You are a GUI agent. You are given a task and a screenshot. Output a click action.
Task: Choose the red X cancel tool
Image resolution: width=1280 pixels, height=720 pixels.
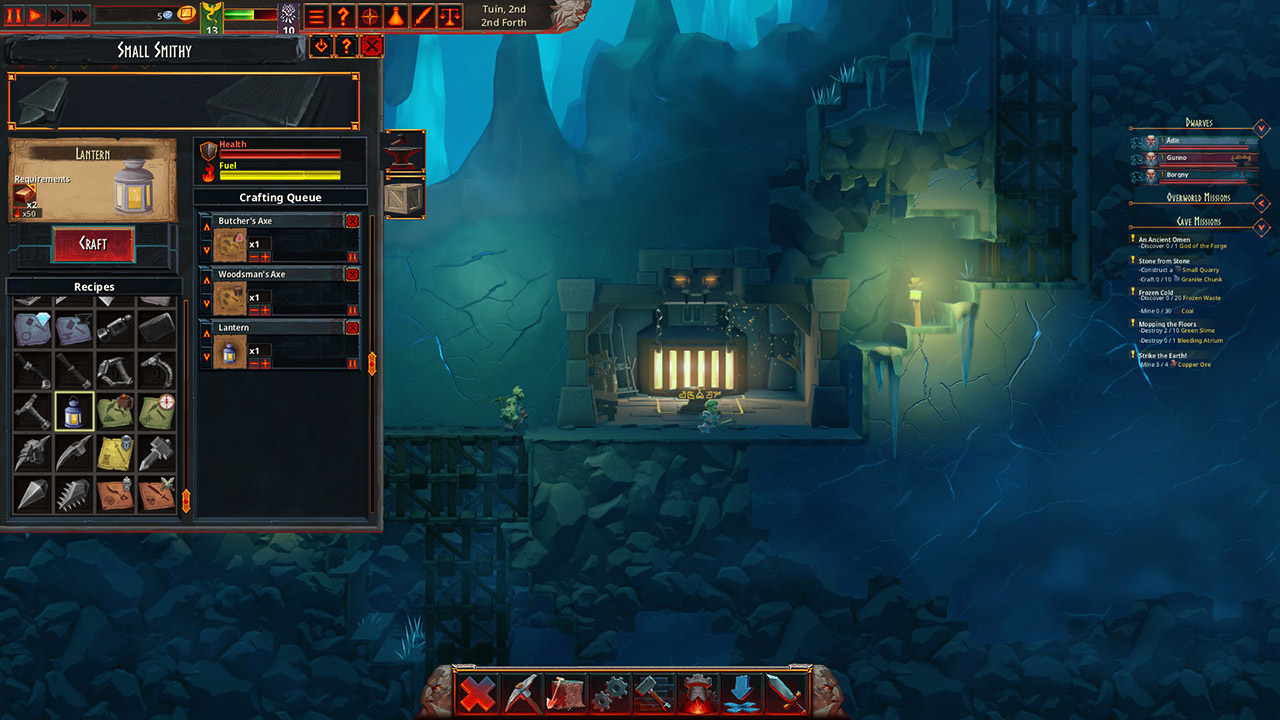click(477, 693)
